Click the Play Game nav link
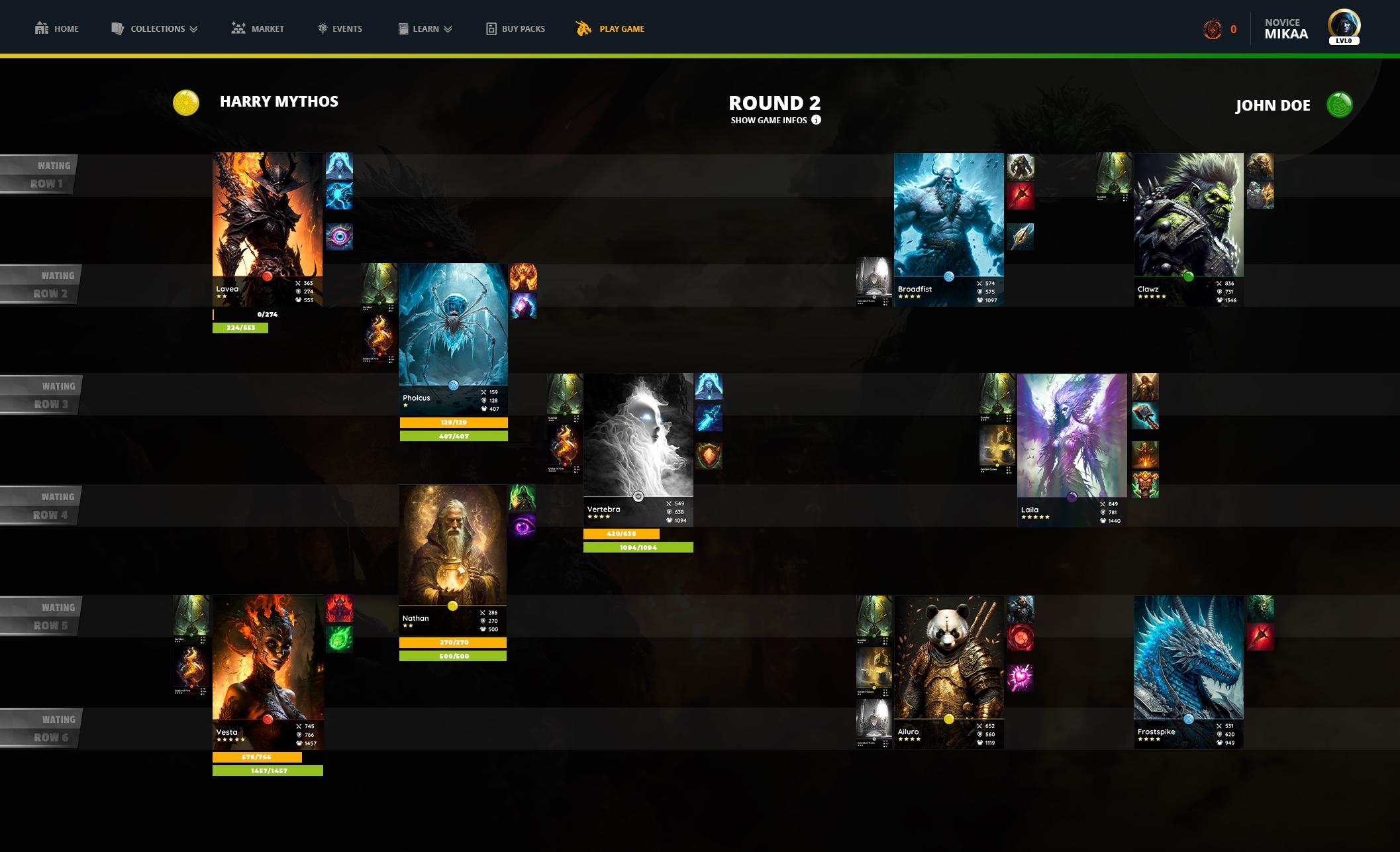The width and height of the screenshot is (1400, 852). (610, 28)
